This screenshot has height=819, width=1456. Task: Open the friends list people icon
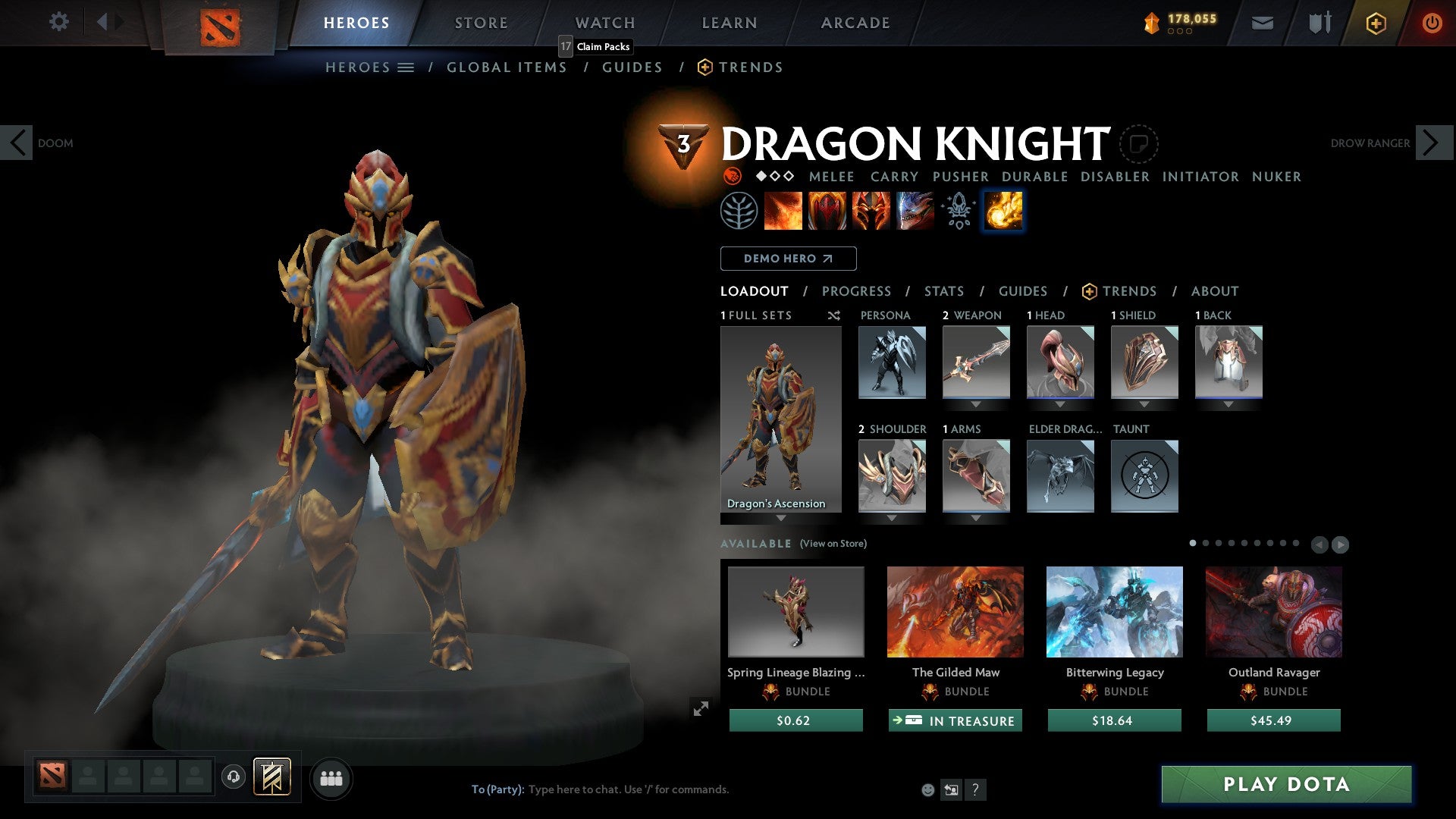331,778
